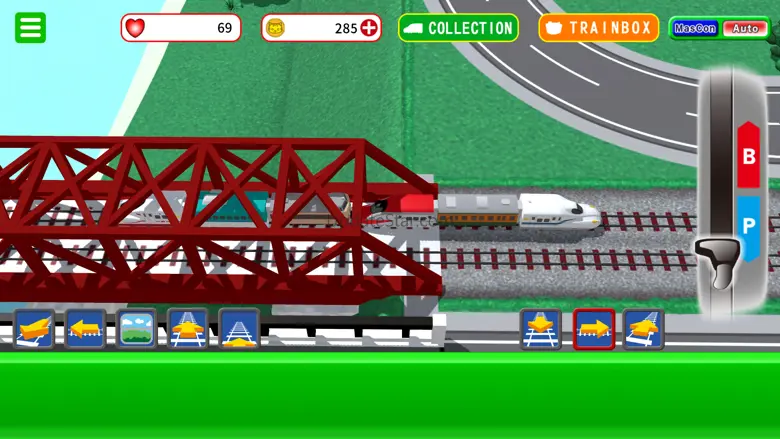Open the Trainbox
Viewport: 780px width, 439px height.
point(599,28)
